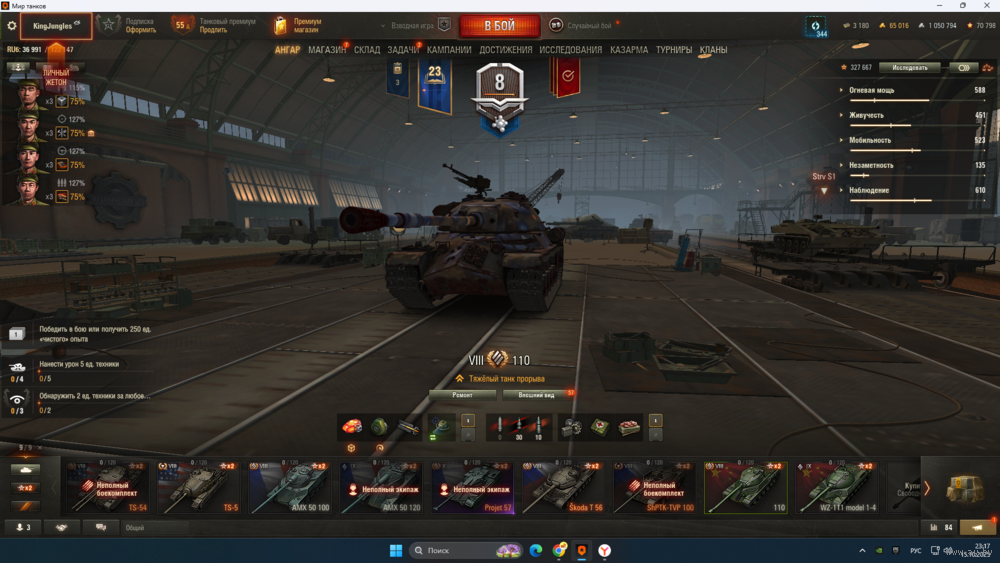Open the game settings gear icon
The image size is (1000, 563).
[12, 26]
